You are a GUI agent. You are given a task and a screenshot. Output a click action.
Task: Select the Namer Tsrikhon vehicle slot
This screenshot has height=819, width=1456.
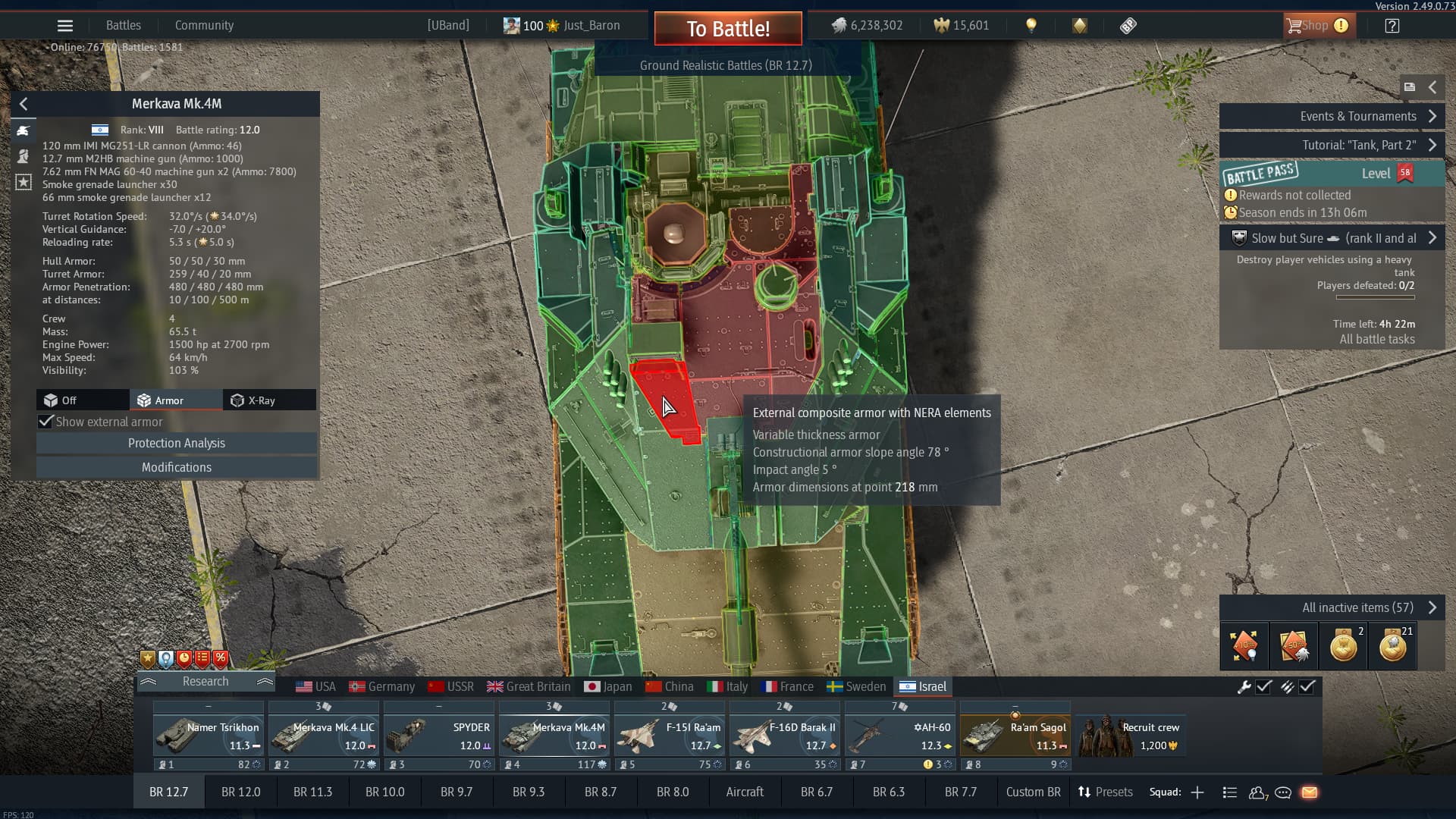(208, 736)
